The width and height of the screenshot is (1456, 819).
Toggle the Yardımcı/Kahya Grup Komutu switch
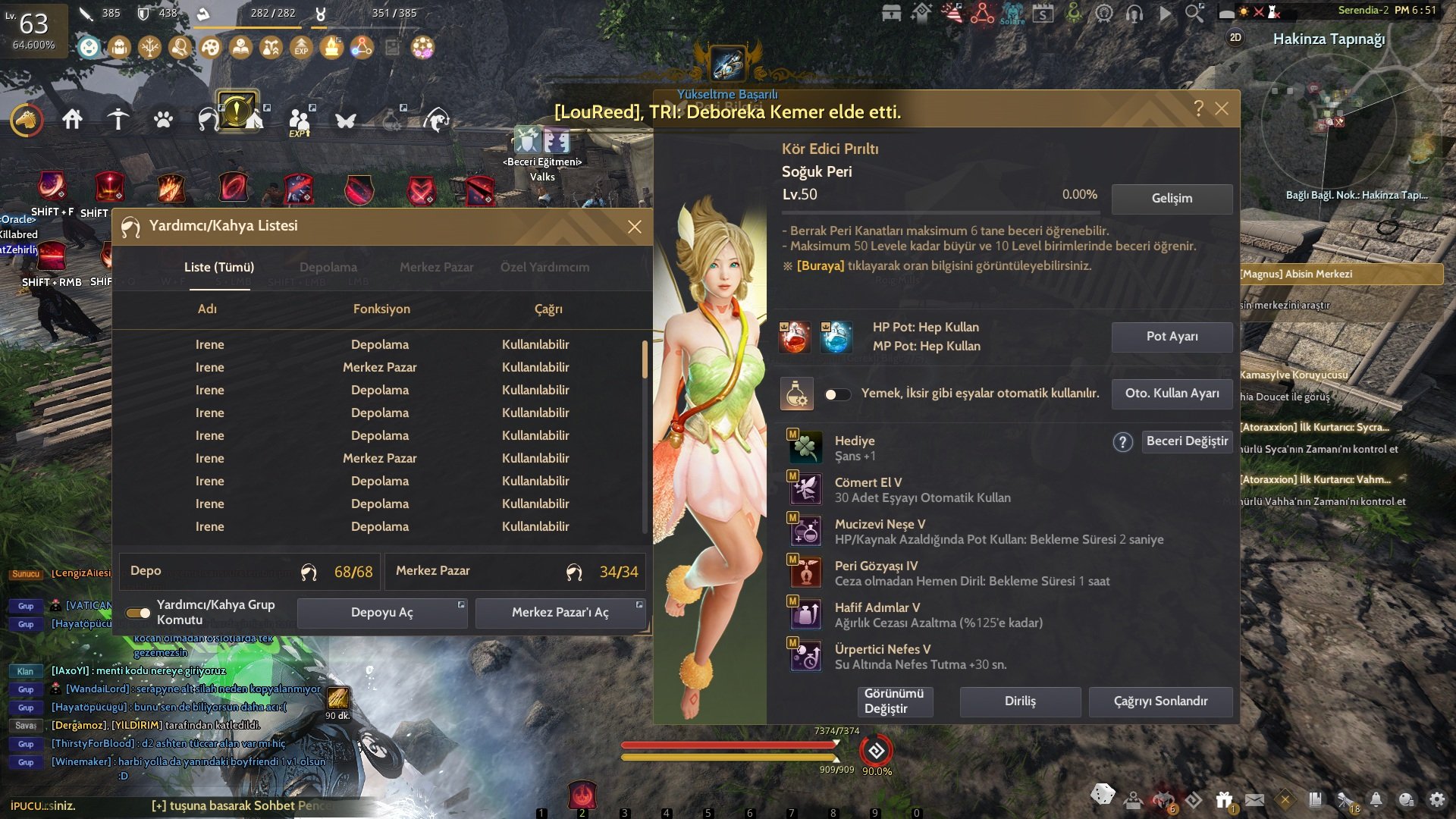138,613
